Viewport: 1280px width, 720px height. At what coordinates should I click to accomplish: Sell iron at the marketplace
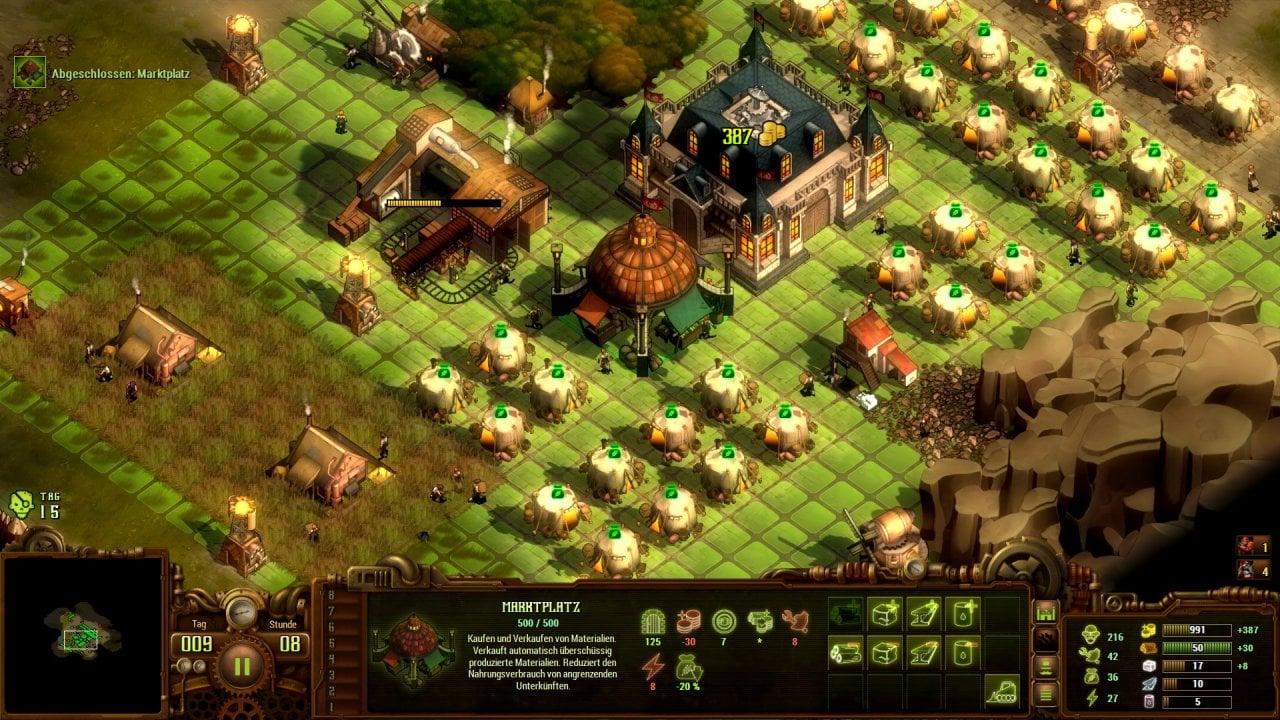pos(923,653)
